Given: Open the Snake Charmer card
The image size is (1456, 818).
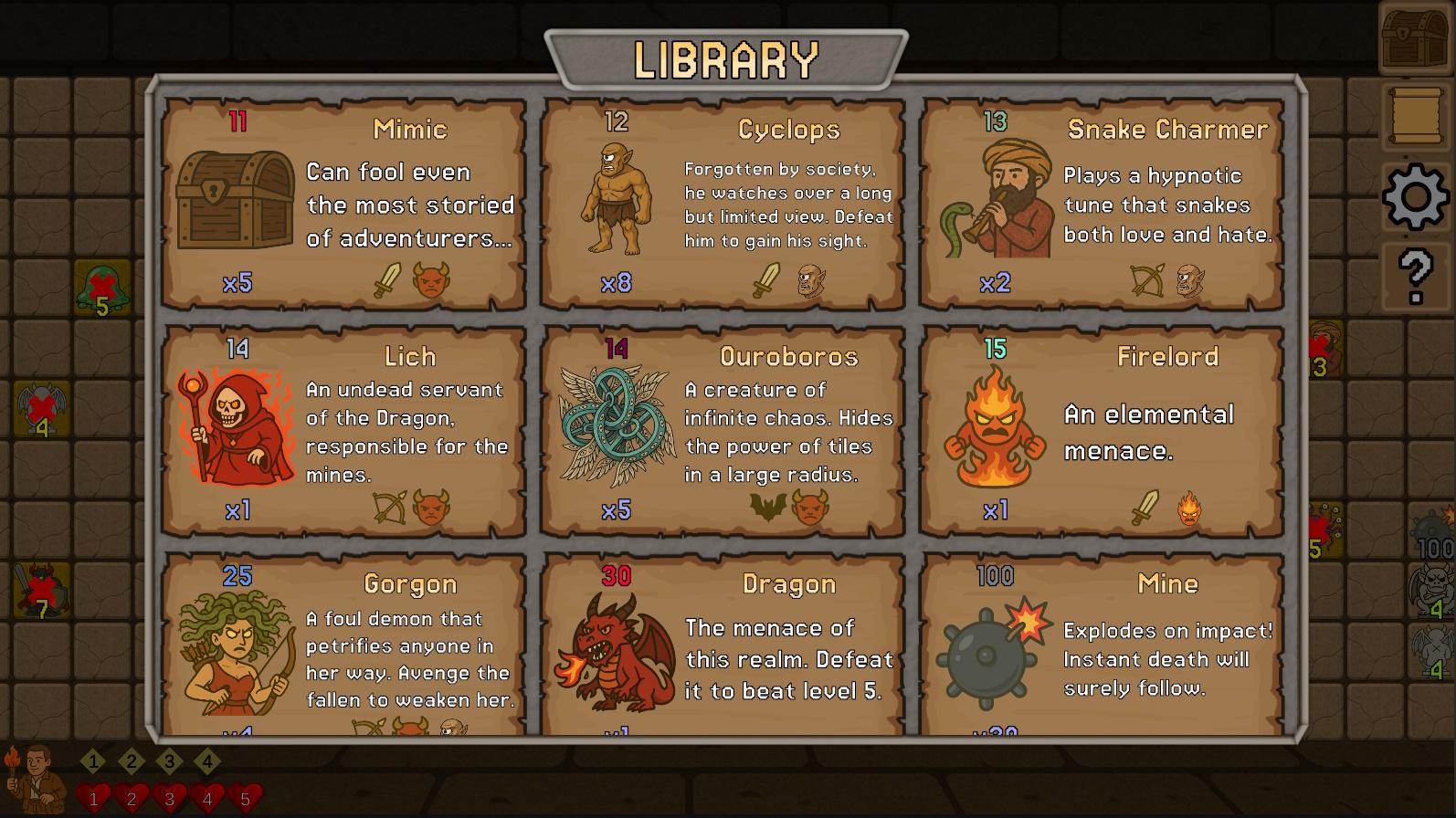Looking at the screenshot, I should pyautogui.click(x=1102, y=204).
